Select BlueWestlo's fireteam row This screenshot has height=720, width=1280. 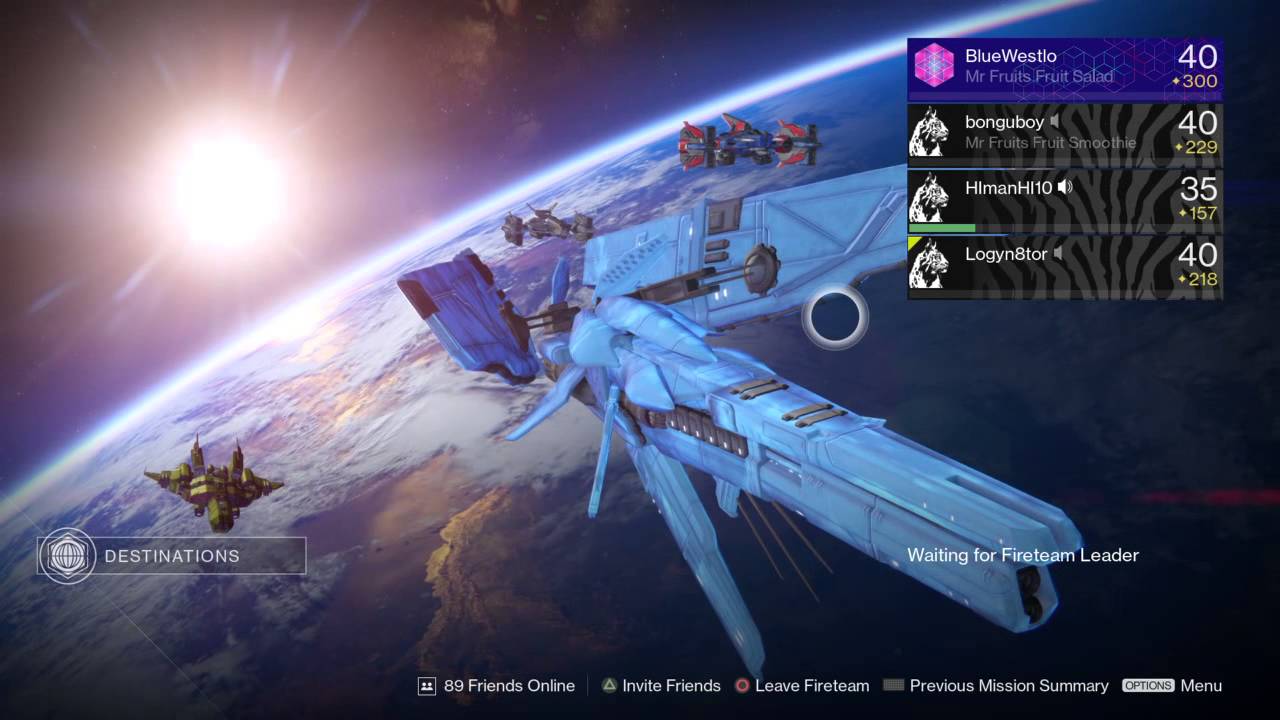1064,68
